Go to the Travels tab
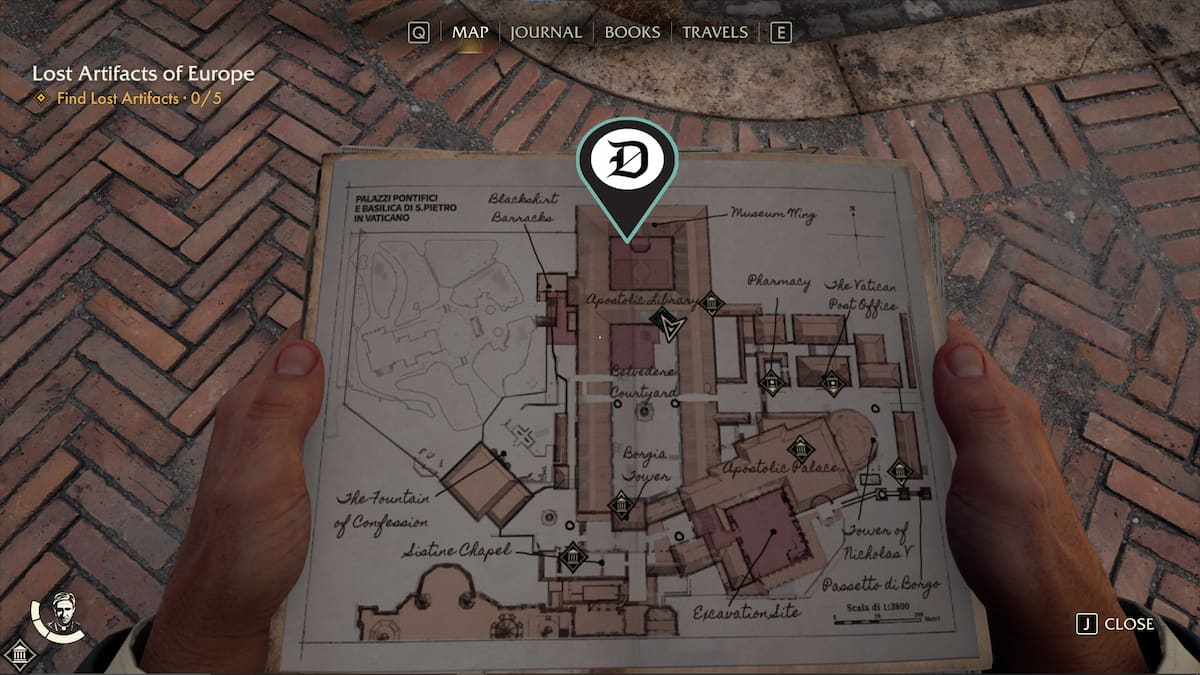Screen dimensions: 1200x675 pos(714,32)
